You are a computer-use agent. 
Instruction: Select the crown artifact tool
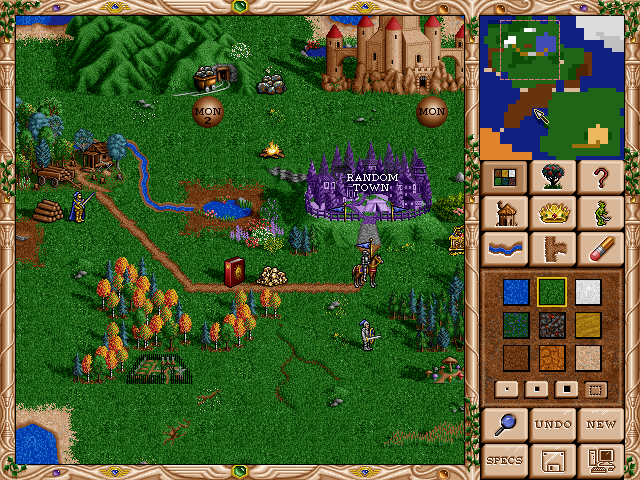pos(552,213)
